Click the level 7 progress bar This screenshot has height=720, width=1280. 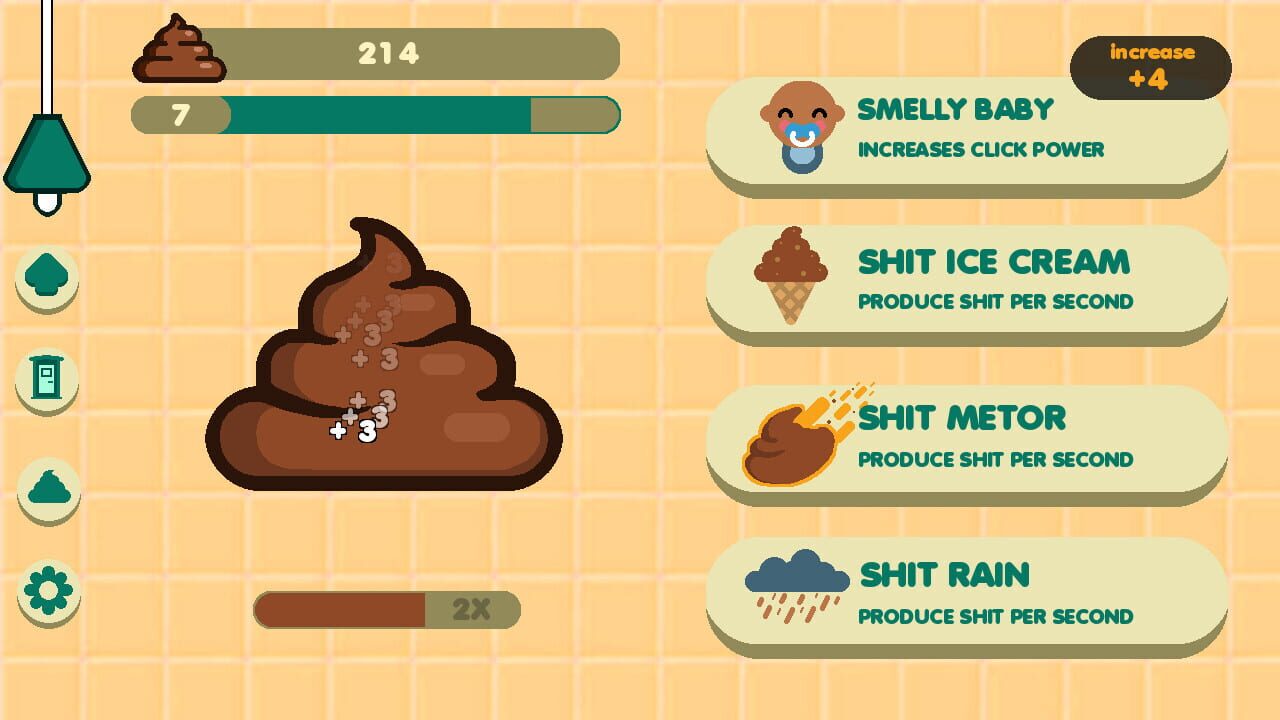click(x=375, y=114)
